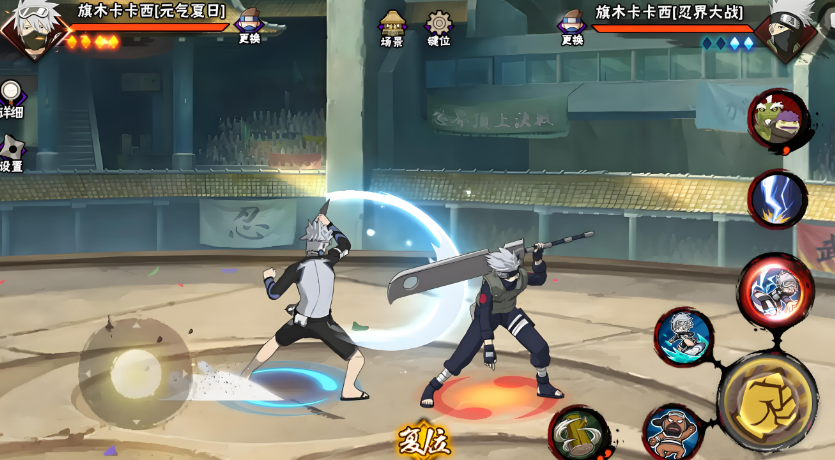Viewport: 835px width, 460px height.
Task: Open the 设置 settings shuriken icon
Action: [x=11, y=152]
